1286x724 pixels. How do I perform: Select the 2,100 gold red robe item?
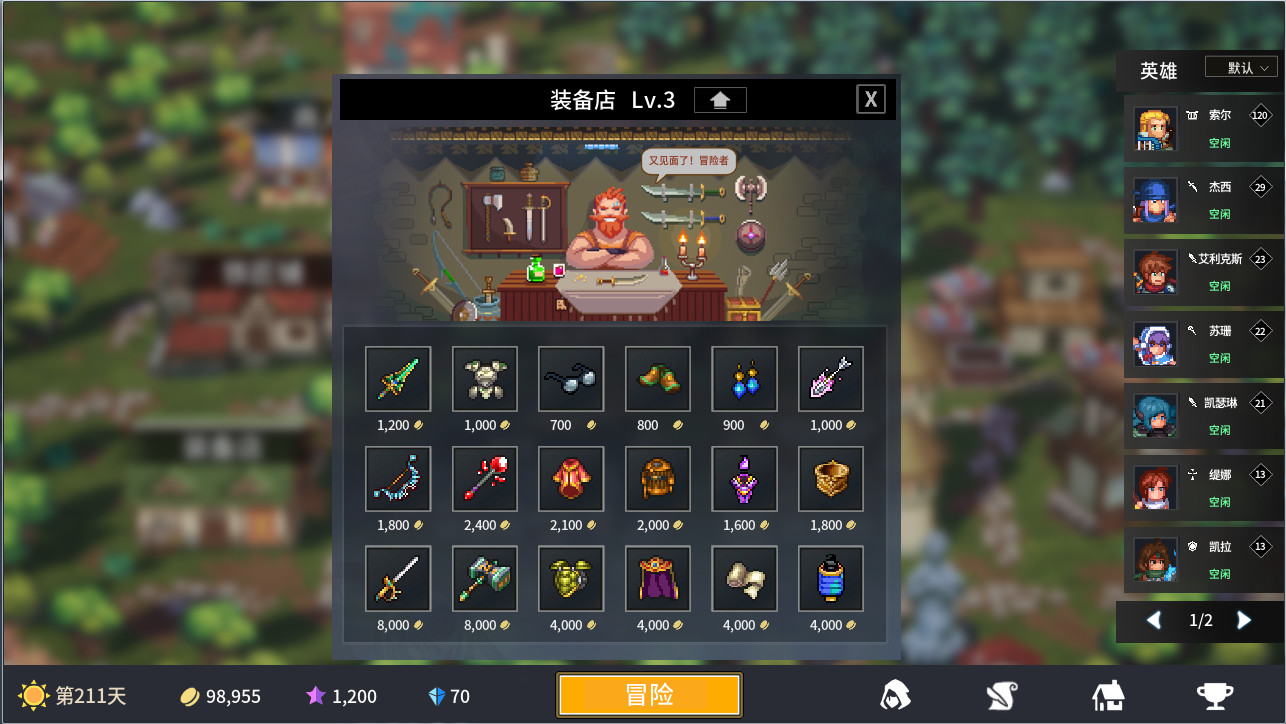coord(571,479)
